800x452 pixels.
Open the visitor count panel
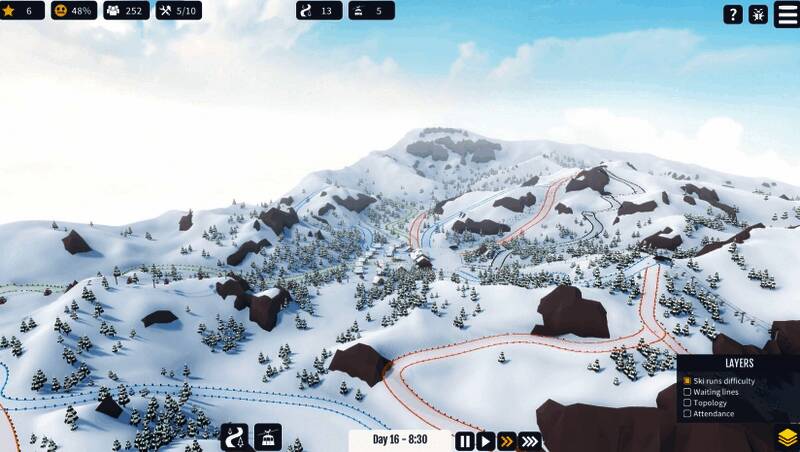[125, 11]
